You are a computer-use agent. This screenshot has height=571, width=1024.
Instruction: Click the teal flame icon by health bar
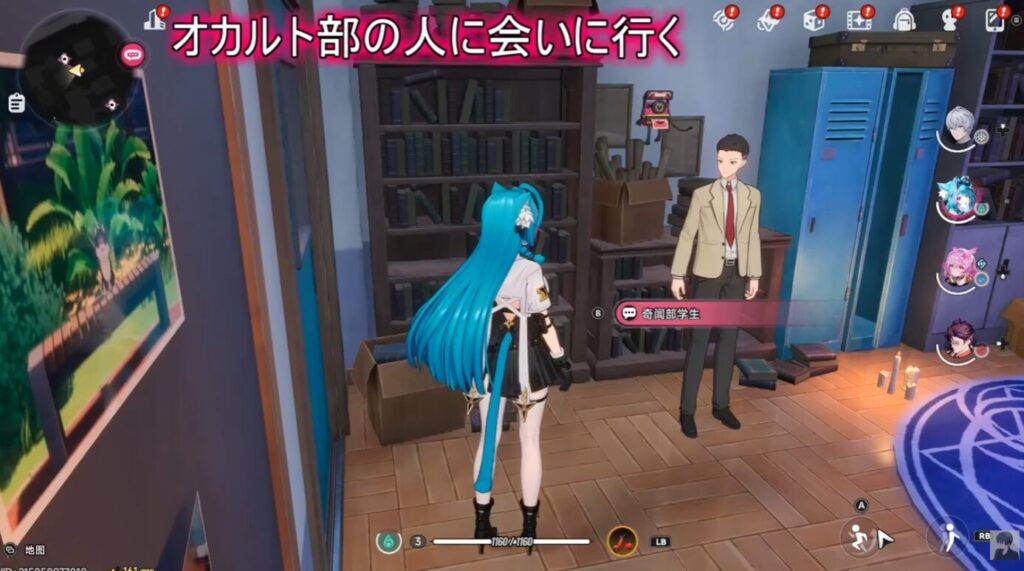[387, 541]
